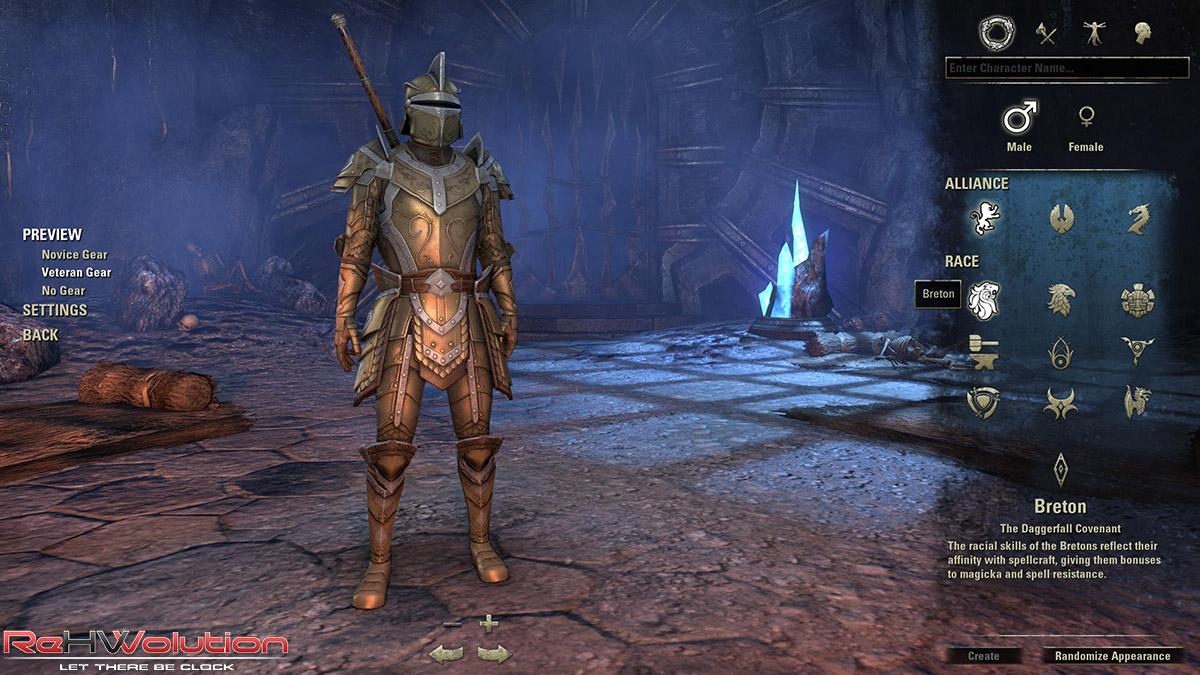Open the body figure customization tab
The height and width of the screenshot is (675, 1200).
[x=1093, y=33]
